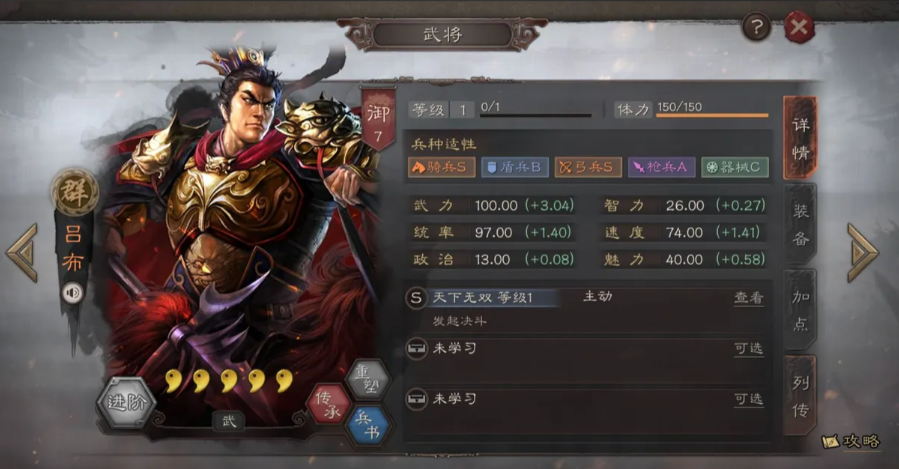
Task: Select the 器械C siege aptitude badge
Action: tap(735, 167)
